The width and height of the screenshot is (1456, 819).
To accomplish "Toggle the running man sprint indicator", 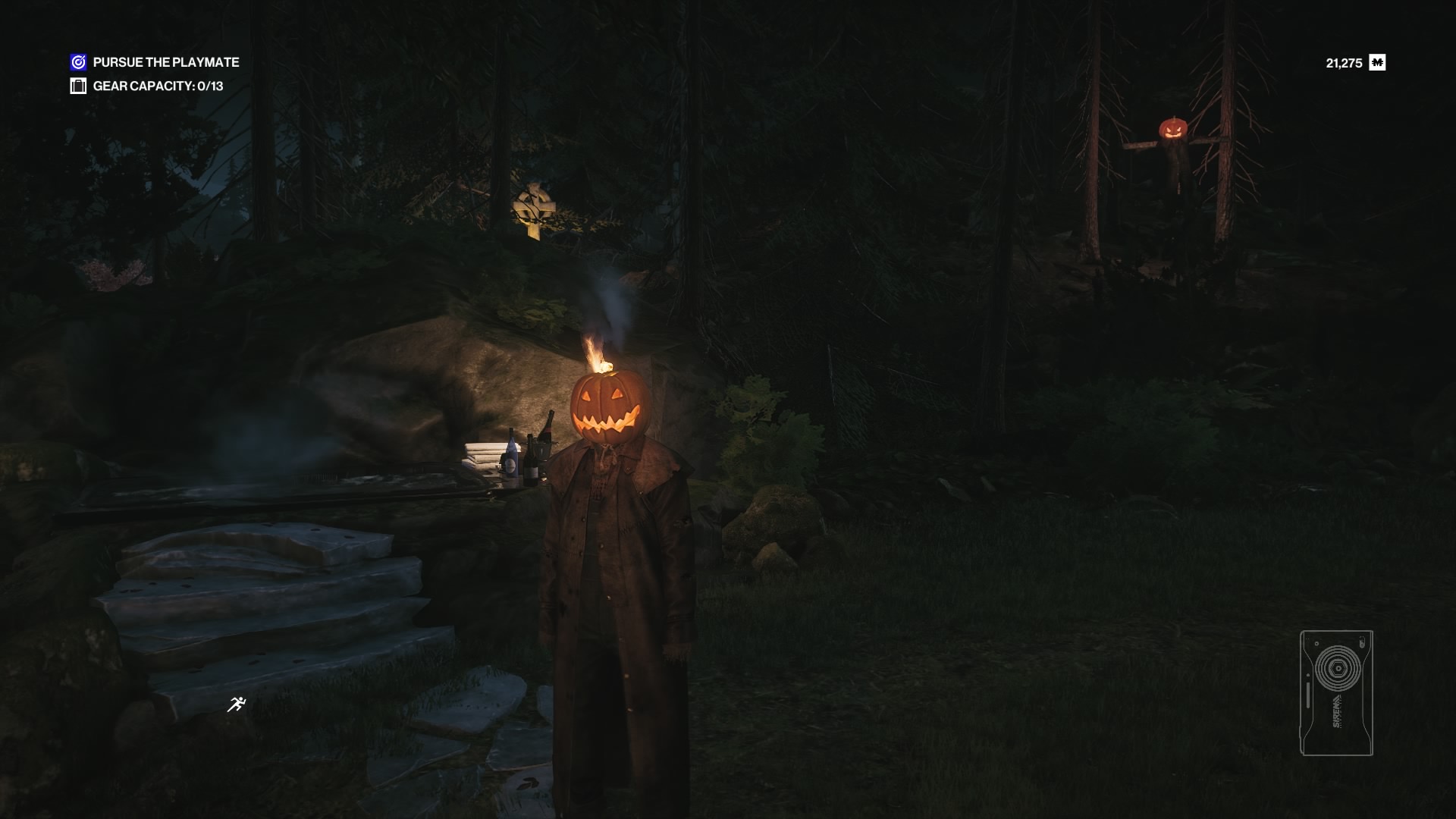I will [x=237, y=704].
